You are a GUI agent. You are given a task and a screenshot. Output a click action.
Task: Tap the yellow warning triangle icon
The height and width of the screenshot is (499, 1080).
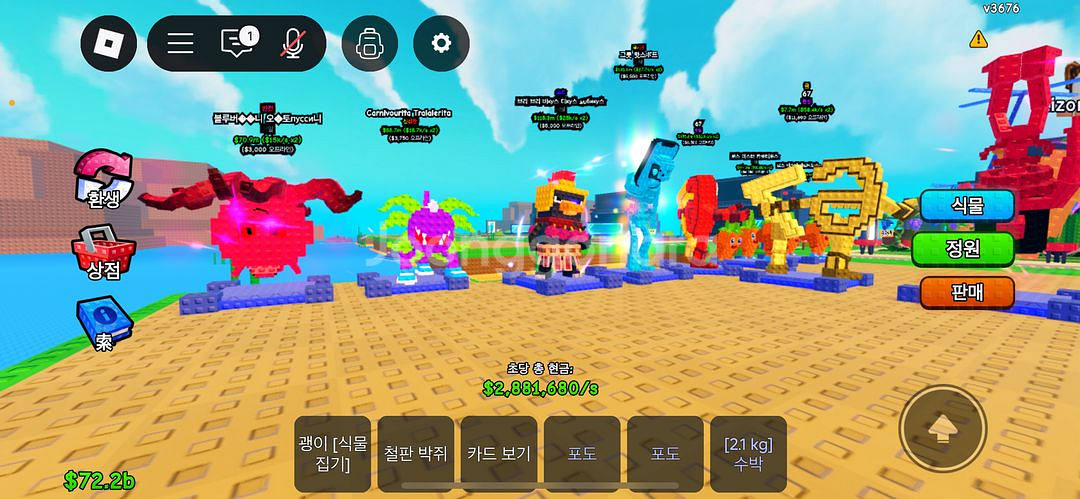tap(978, 39)
